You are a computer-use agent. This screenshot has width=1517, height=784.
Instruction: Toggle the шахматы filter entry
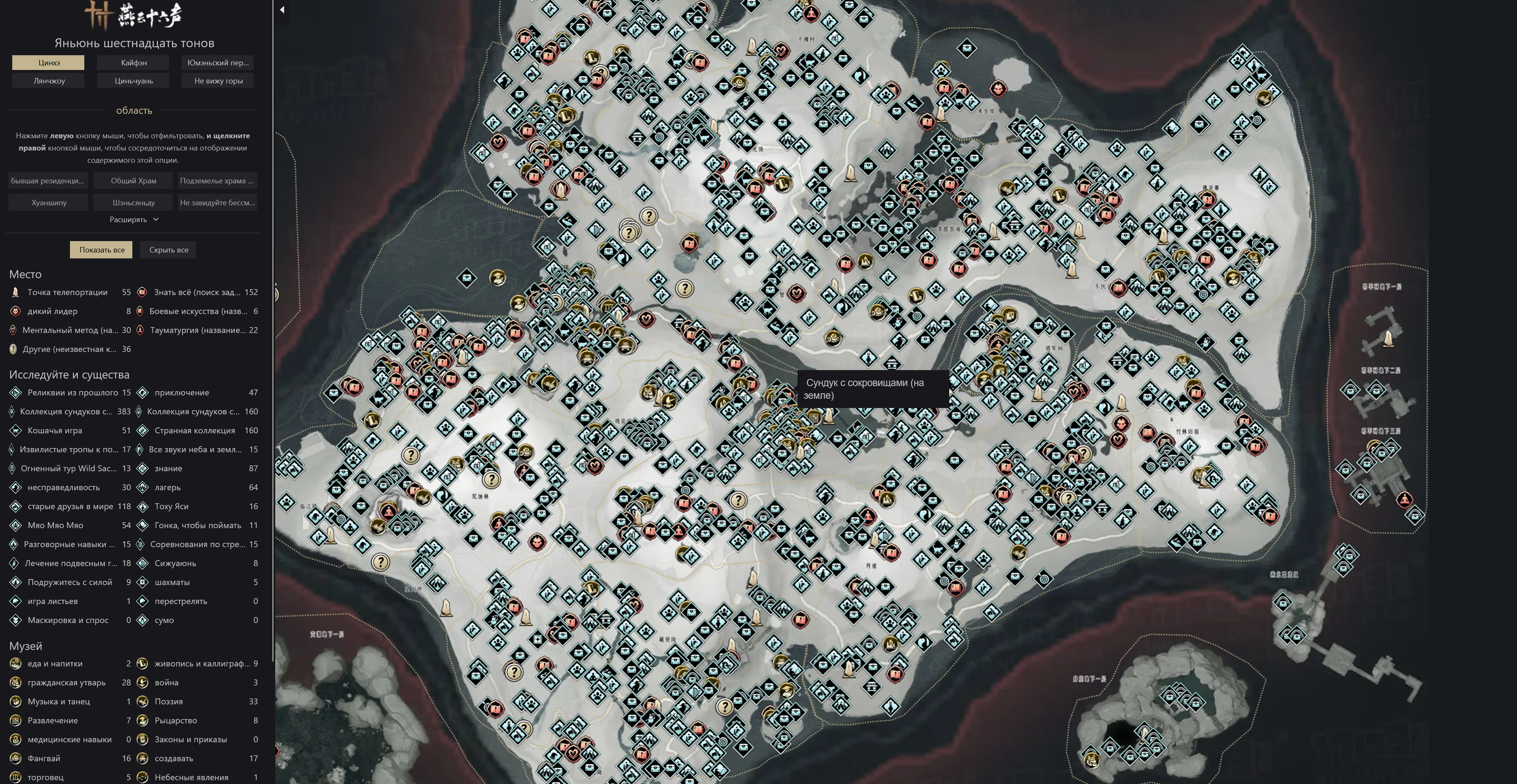point(172,583)
